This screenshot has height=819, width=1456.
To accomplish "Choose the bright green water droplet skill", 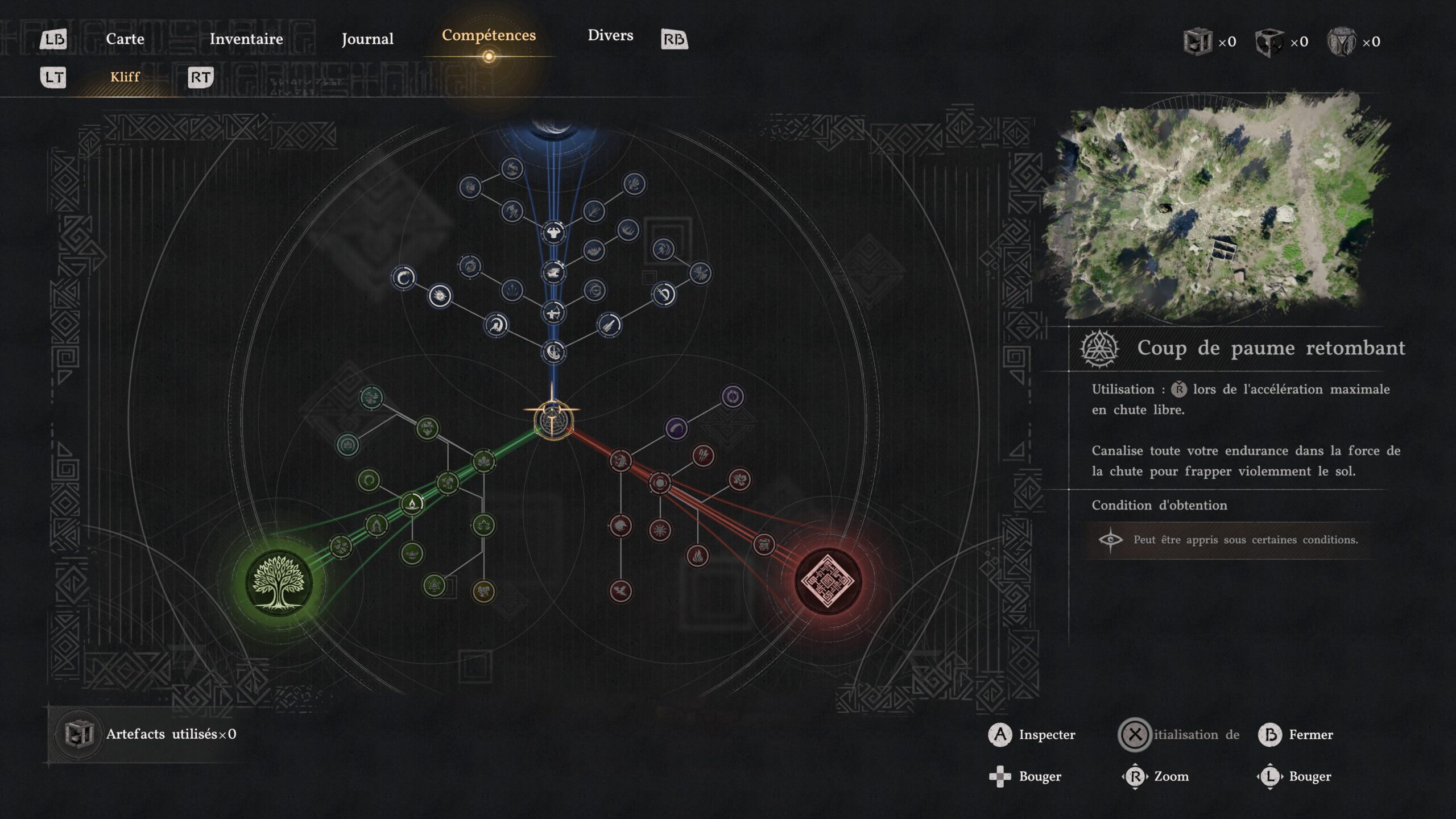I will 412,504.
